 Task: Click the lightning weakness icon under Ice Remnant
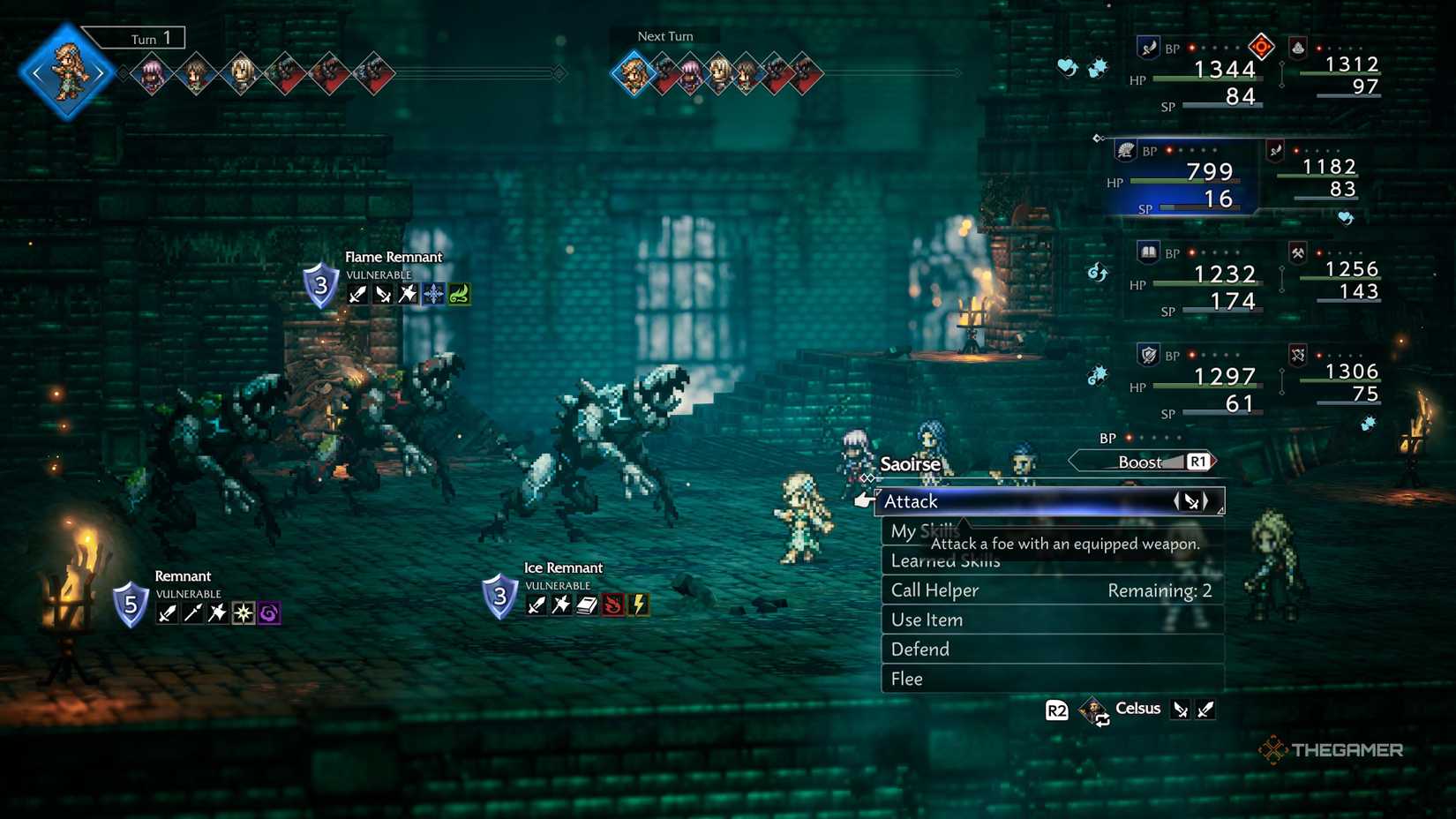click(x=638, y=605)
